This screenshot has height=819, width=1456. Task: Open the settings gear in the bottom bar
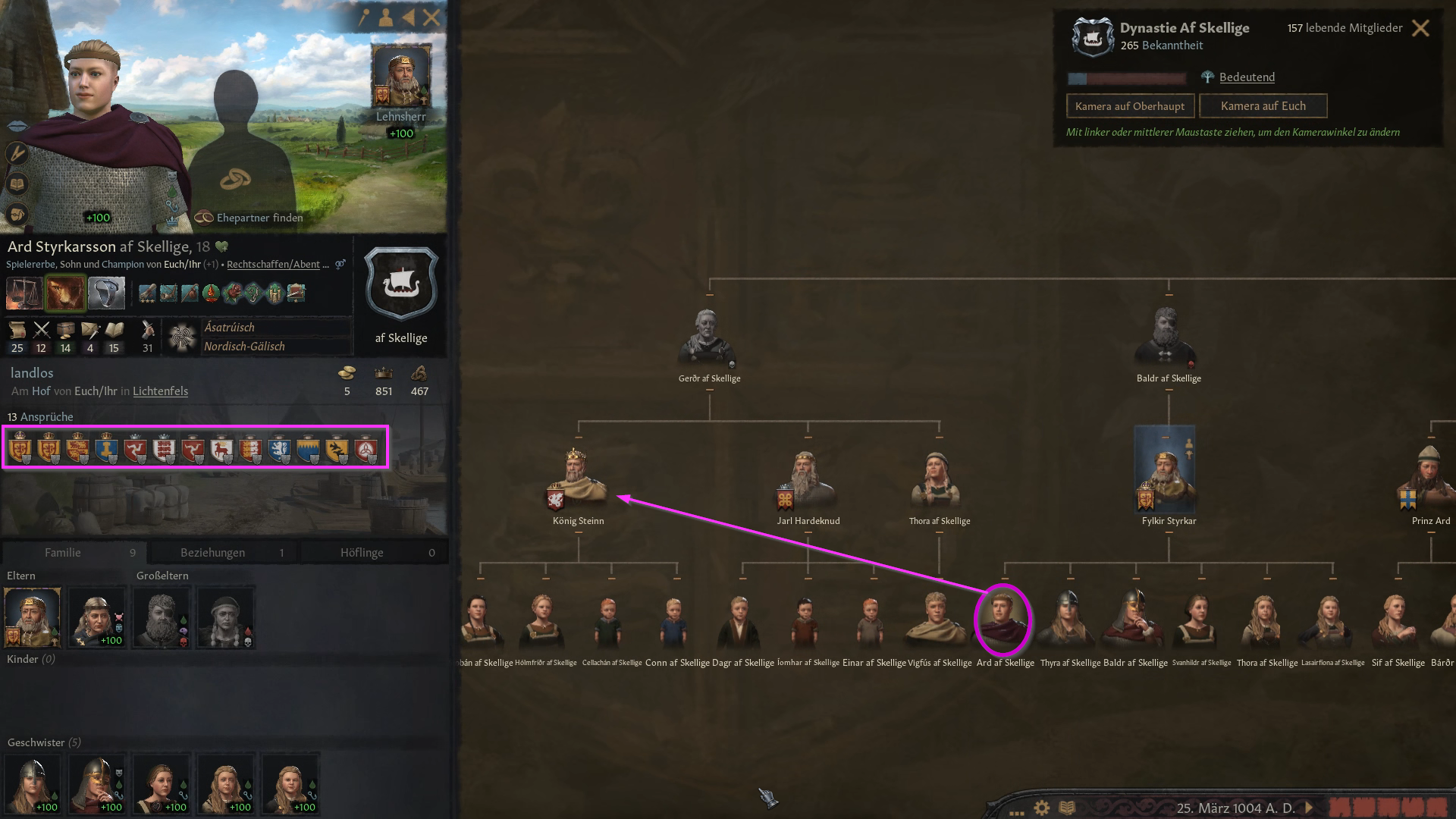click(1040, 808)
